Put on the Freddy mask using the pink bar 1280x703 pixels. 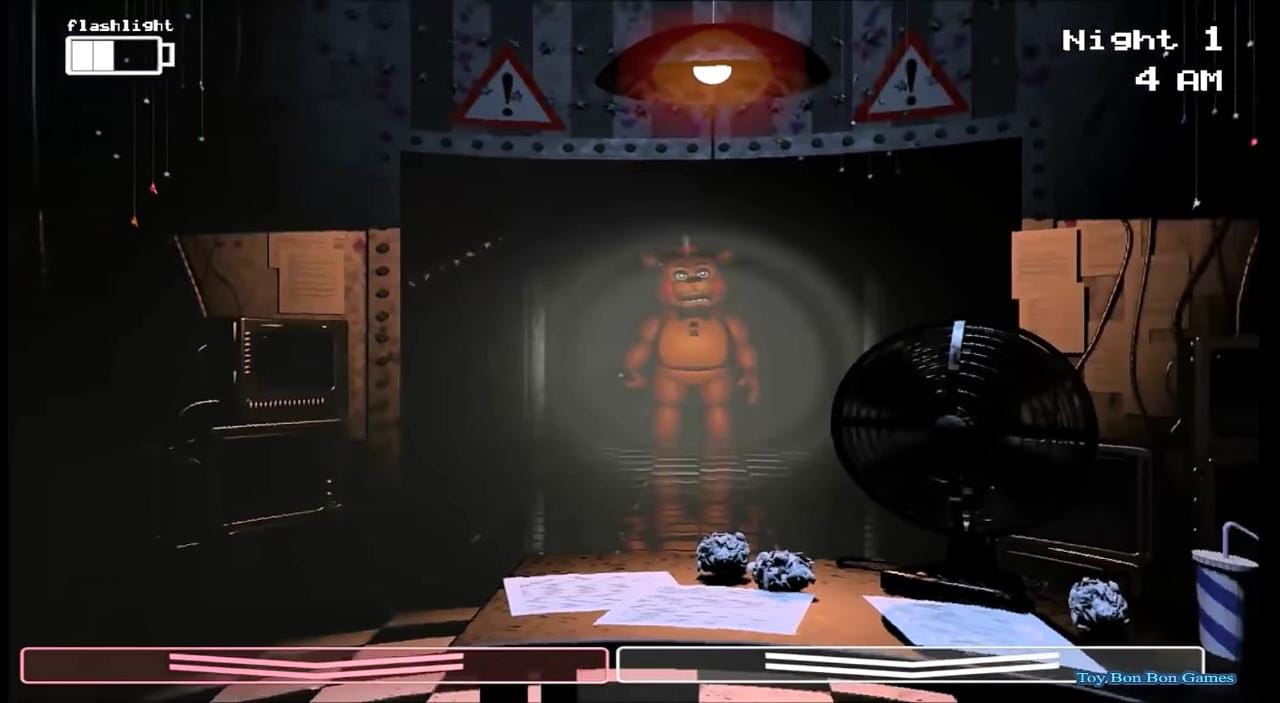pyautogui.click(x=314, y=665)
